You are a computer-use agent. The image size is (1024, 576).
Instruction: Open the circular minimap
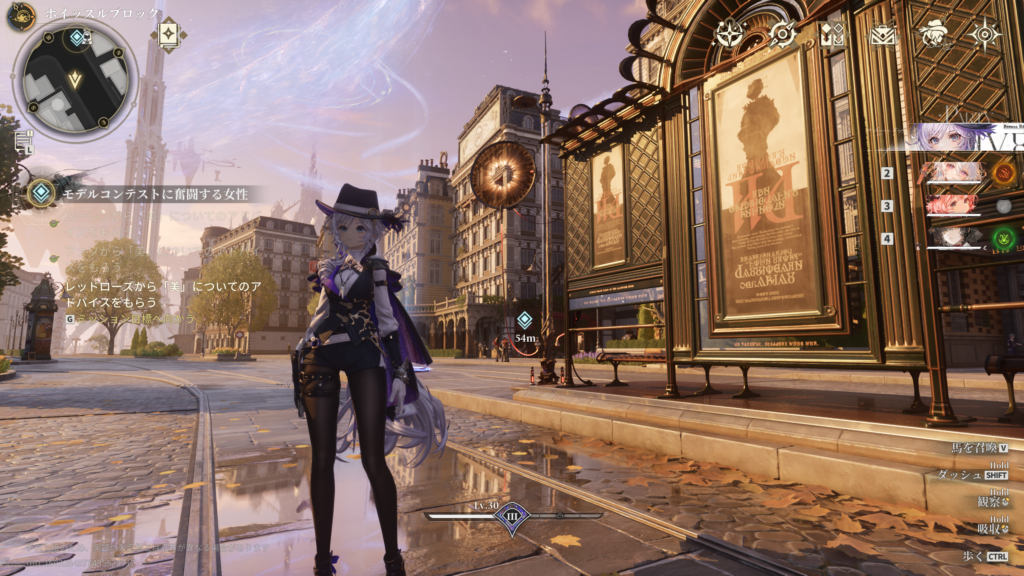(75, 78)
